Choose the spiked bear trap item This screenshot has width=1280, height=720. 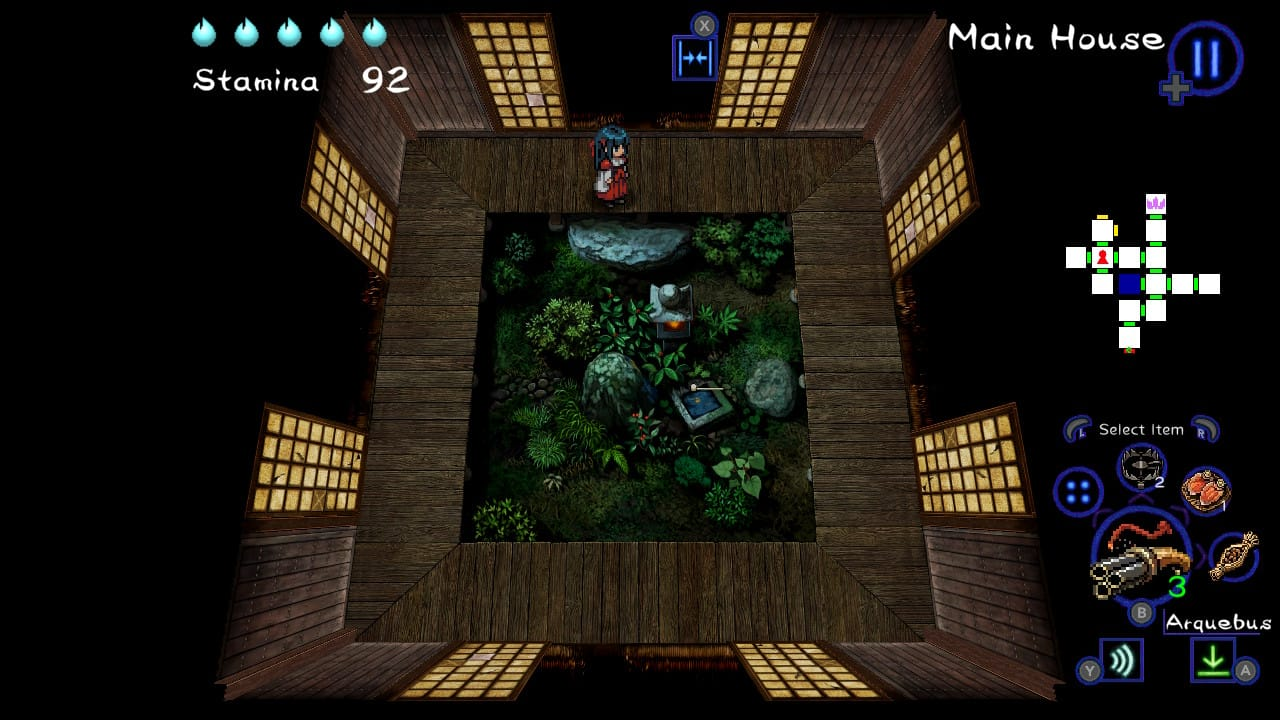(x=1140, y=467)
